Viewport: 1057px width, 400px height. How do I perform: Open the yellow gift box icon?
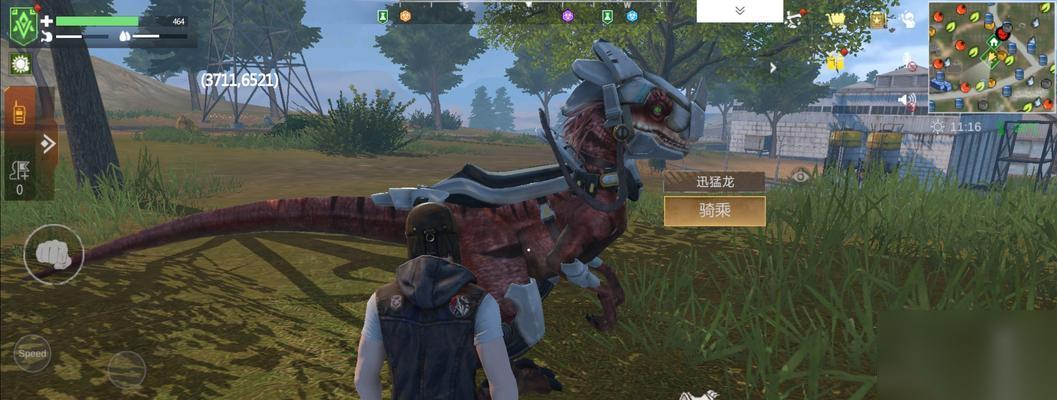coord(836,62)
